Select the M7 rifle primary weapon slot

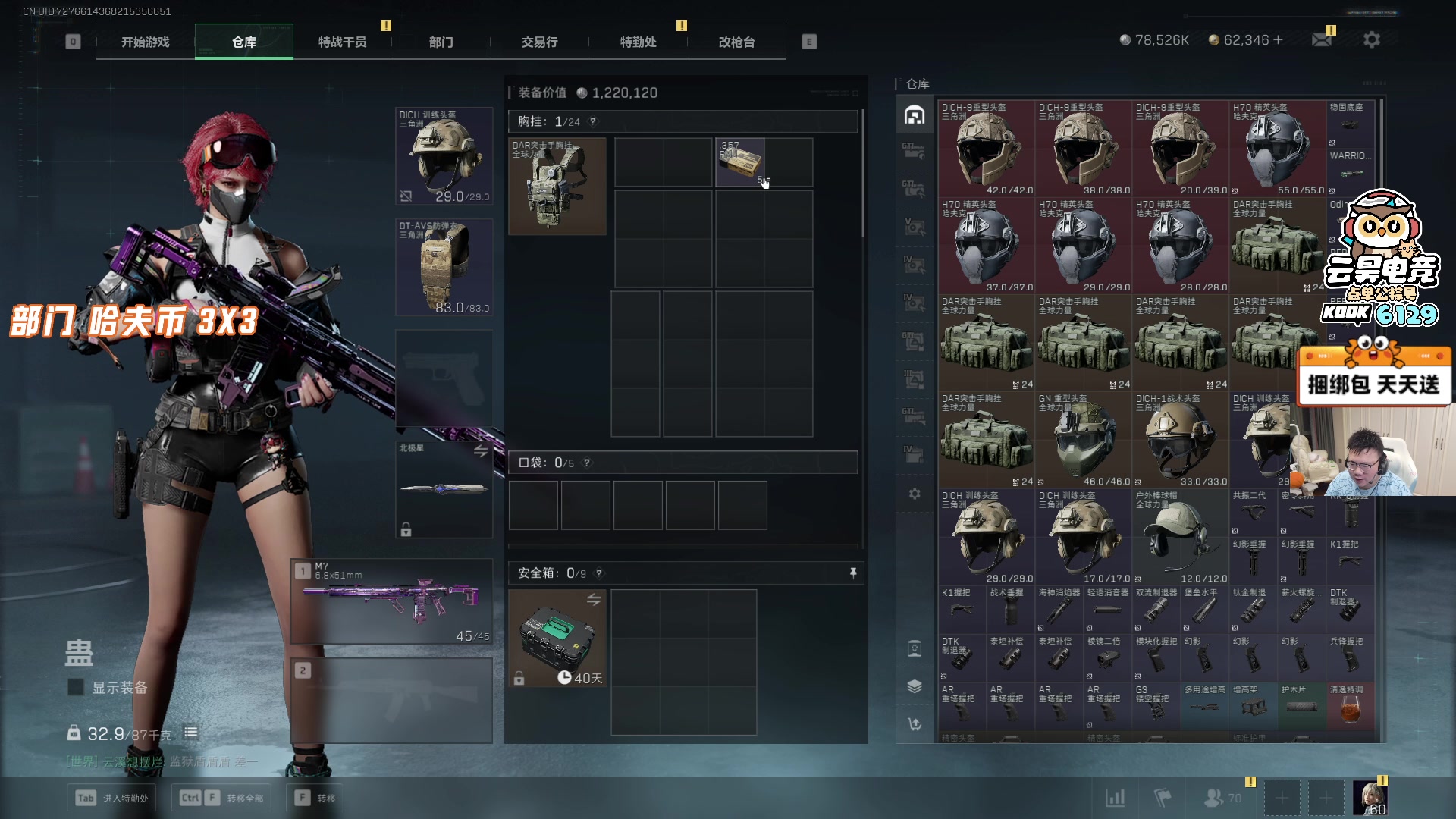[391, 602]
